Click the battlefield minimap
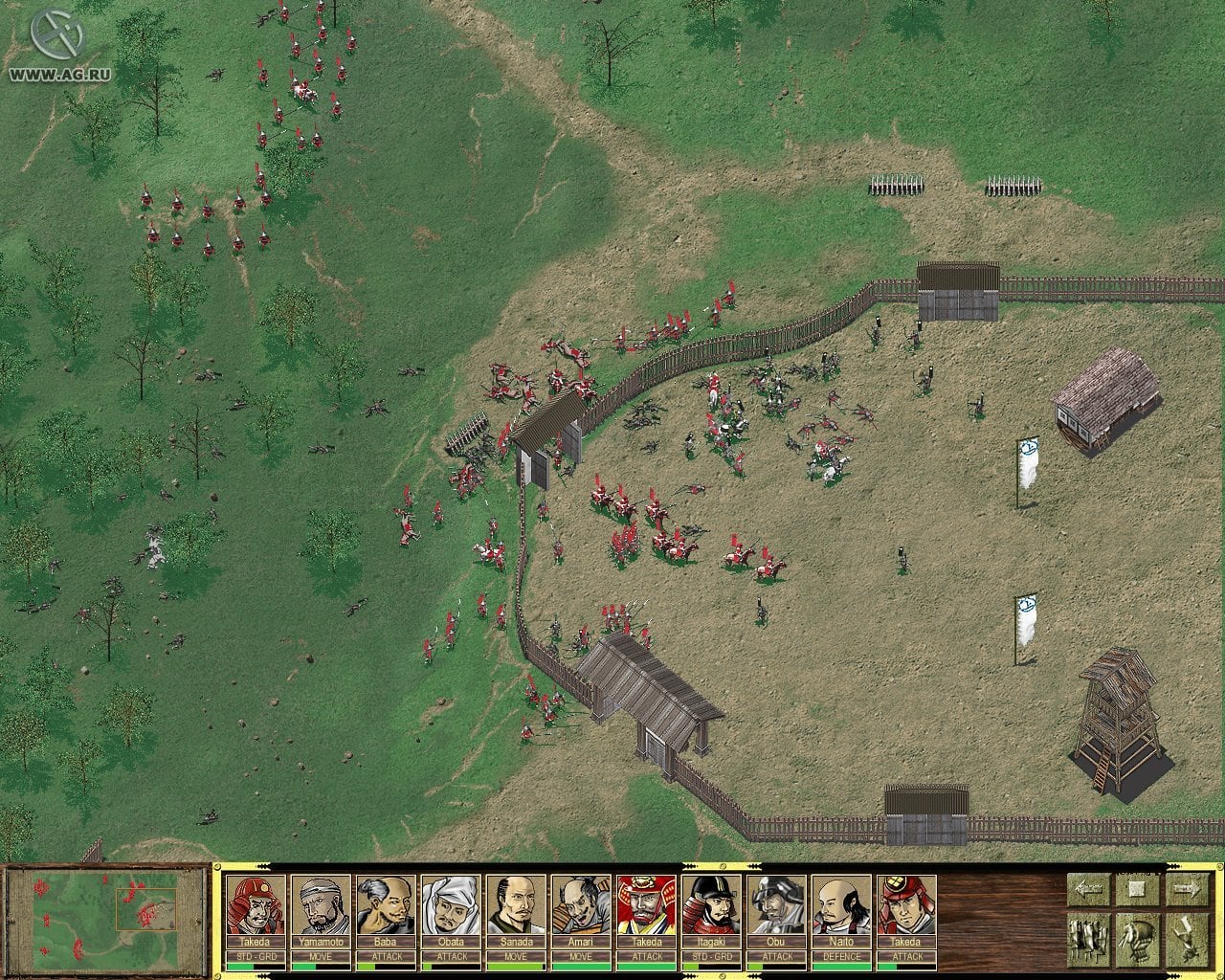 106,915
